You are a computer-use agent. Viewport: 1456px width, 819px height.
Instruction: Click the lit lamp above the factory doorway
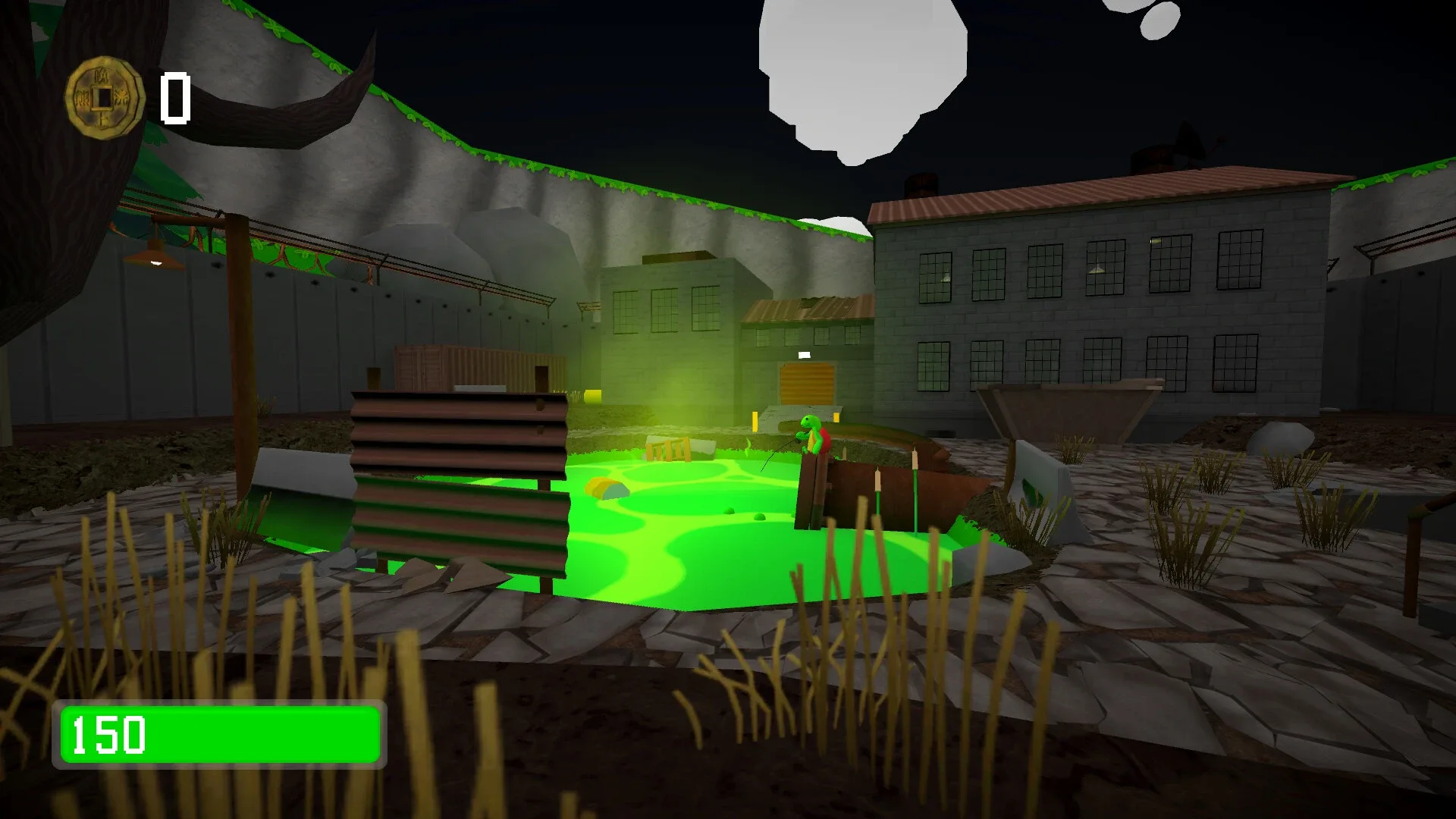(805, 355)
